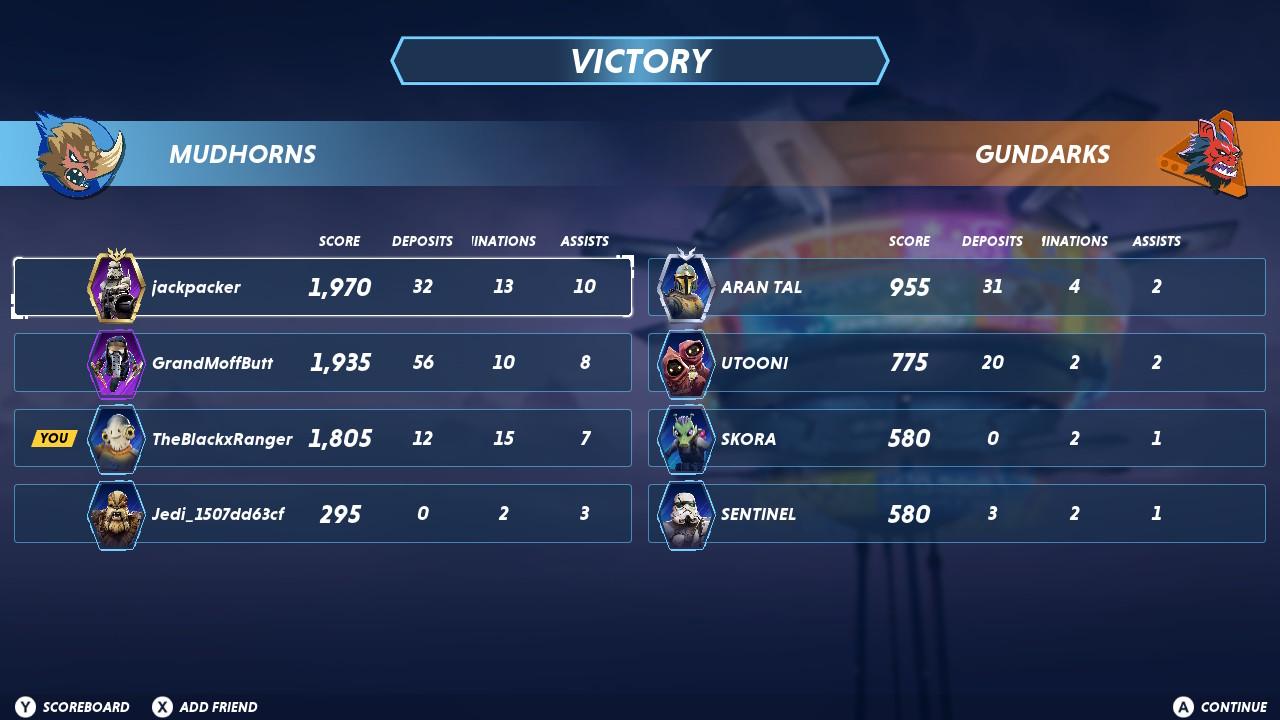Screen dimensions: 1280x720
Task: Click the ASSISTS column header
Action: coord(585,241)
